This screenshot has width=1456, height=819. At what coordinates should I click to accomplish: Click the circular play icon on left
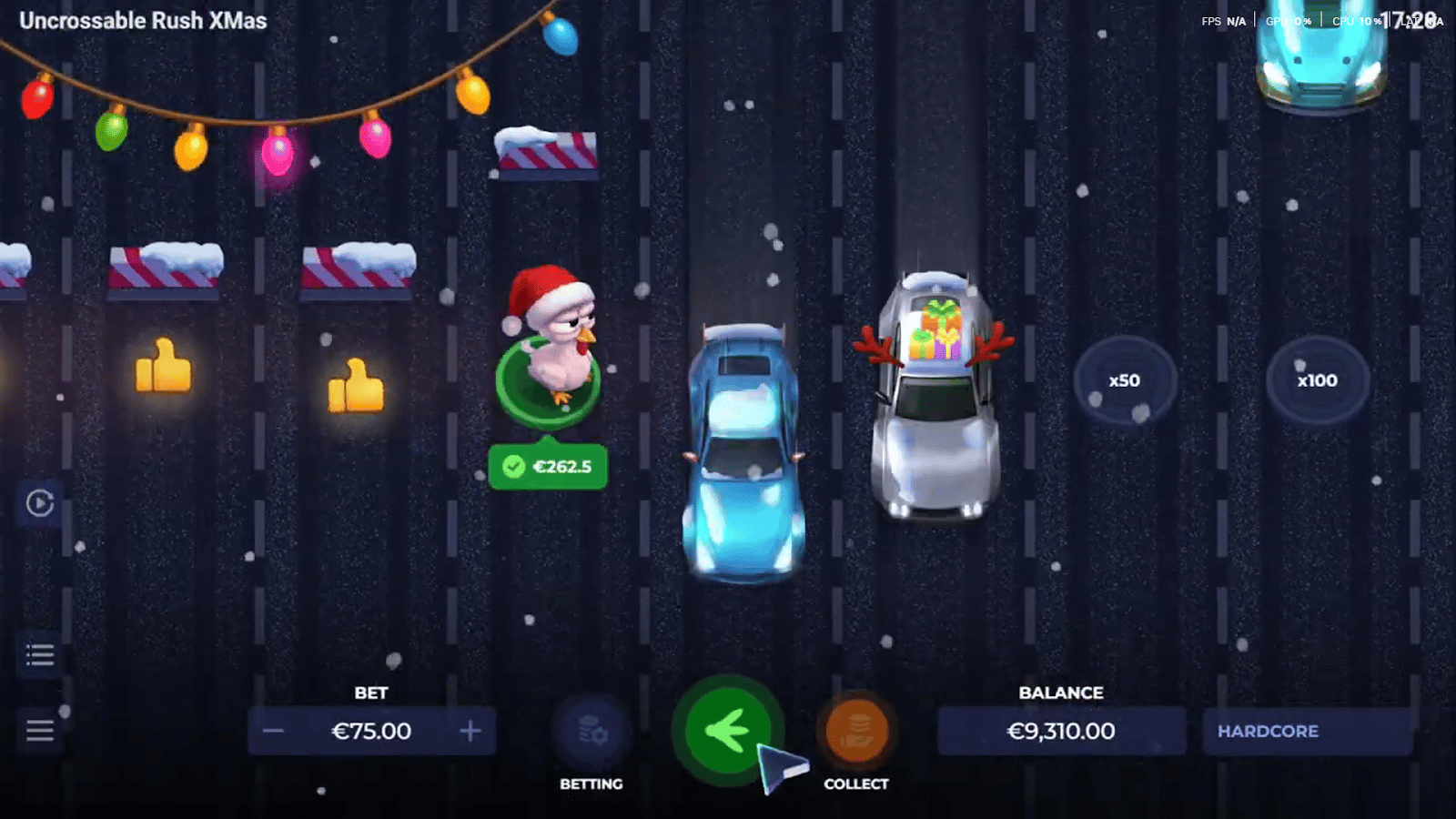(x=40, y=502)
